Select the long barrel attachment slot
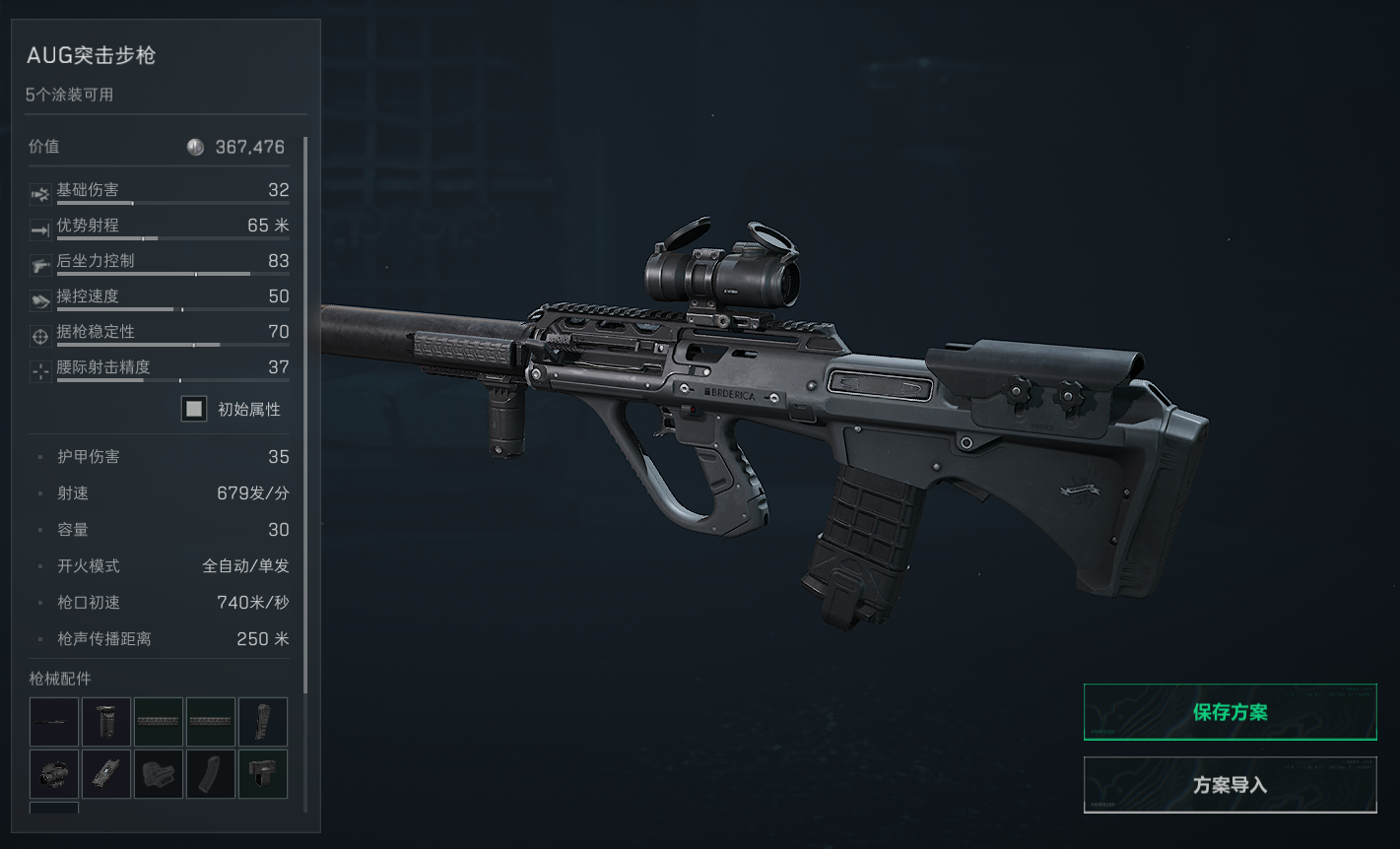Viewport: 1400px width, 849px height. coord(54,722)
